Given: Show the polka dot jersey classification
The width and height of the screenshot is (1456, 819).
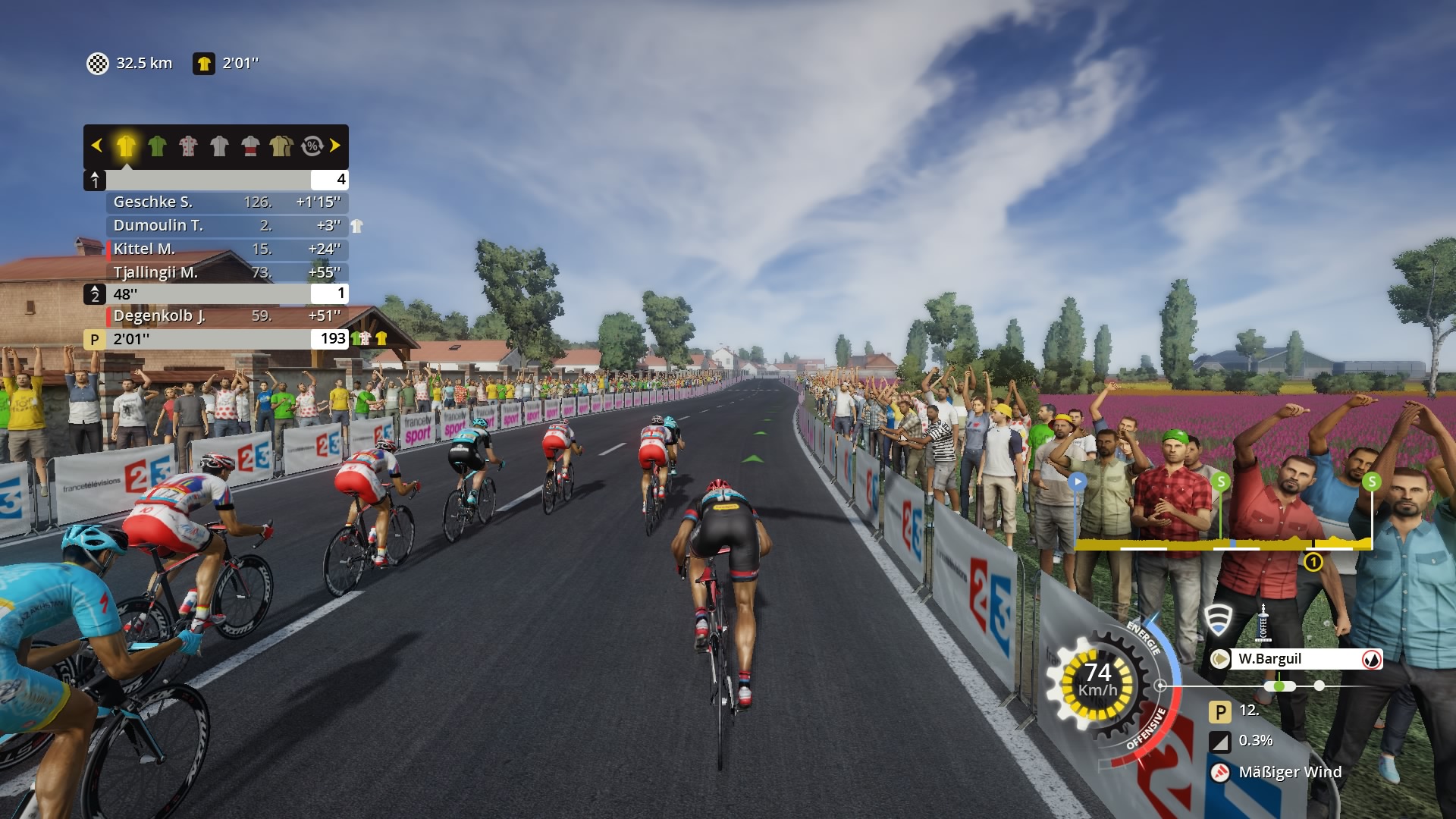Looking at the screenshot, I should [x=188, y=146].
